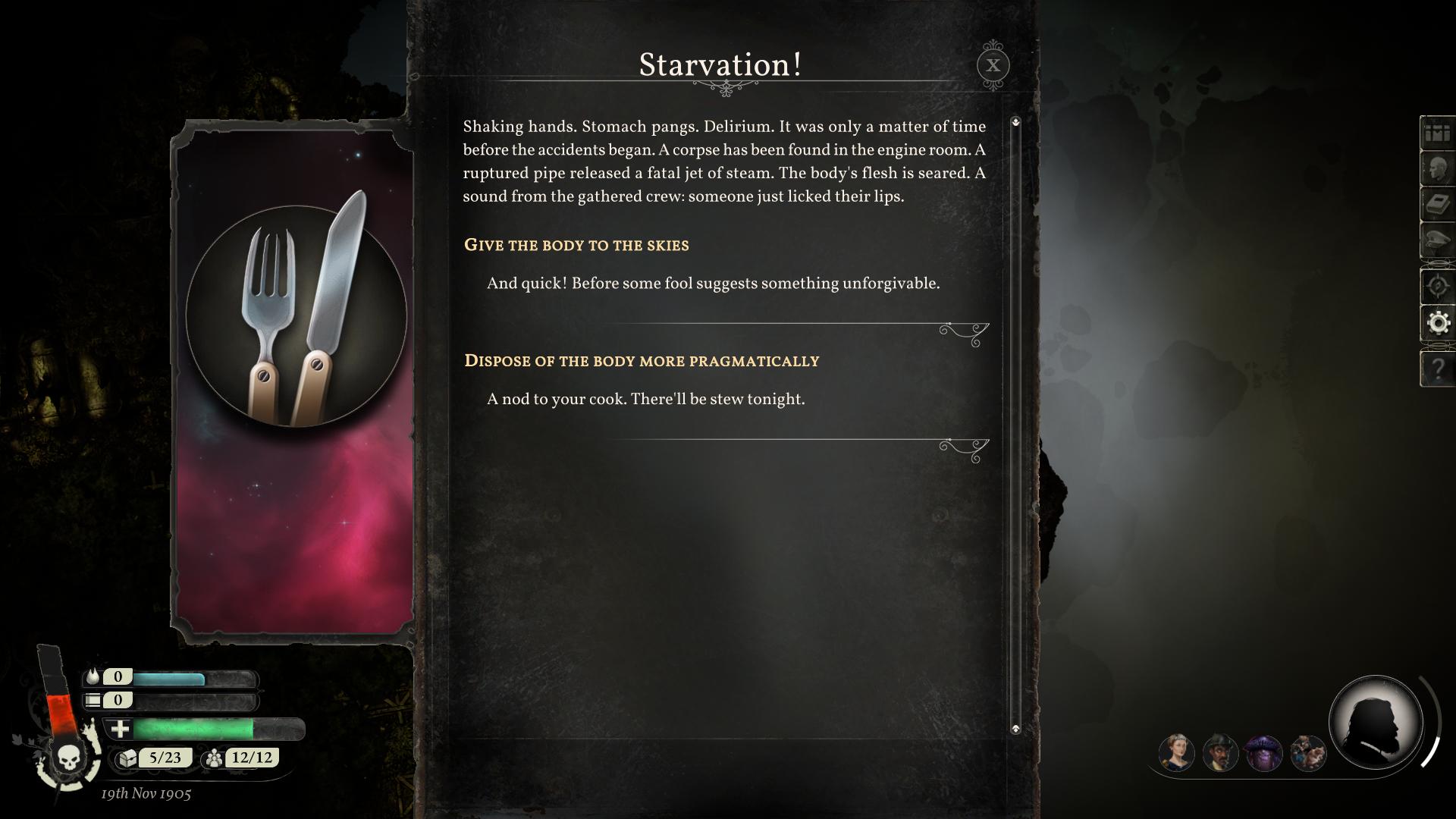
Task: Show the captain head profile tab
Action: pyautogui.click(x=1438, y=168)
